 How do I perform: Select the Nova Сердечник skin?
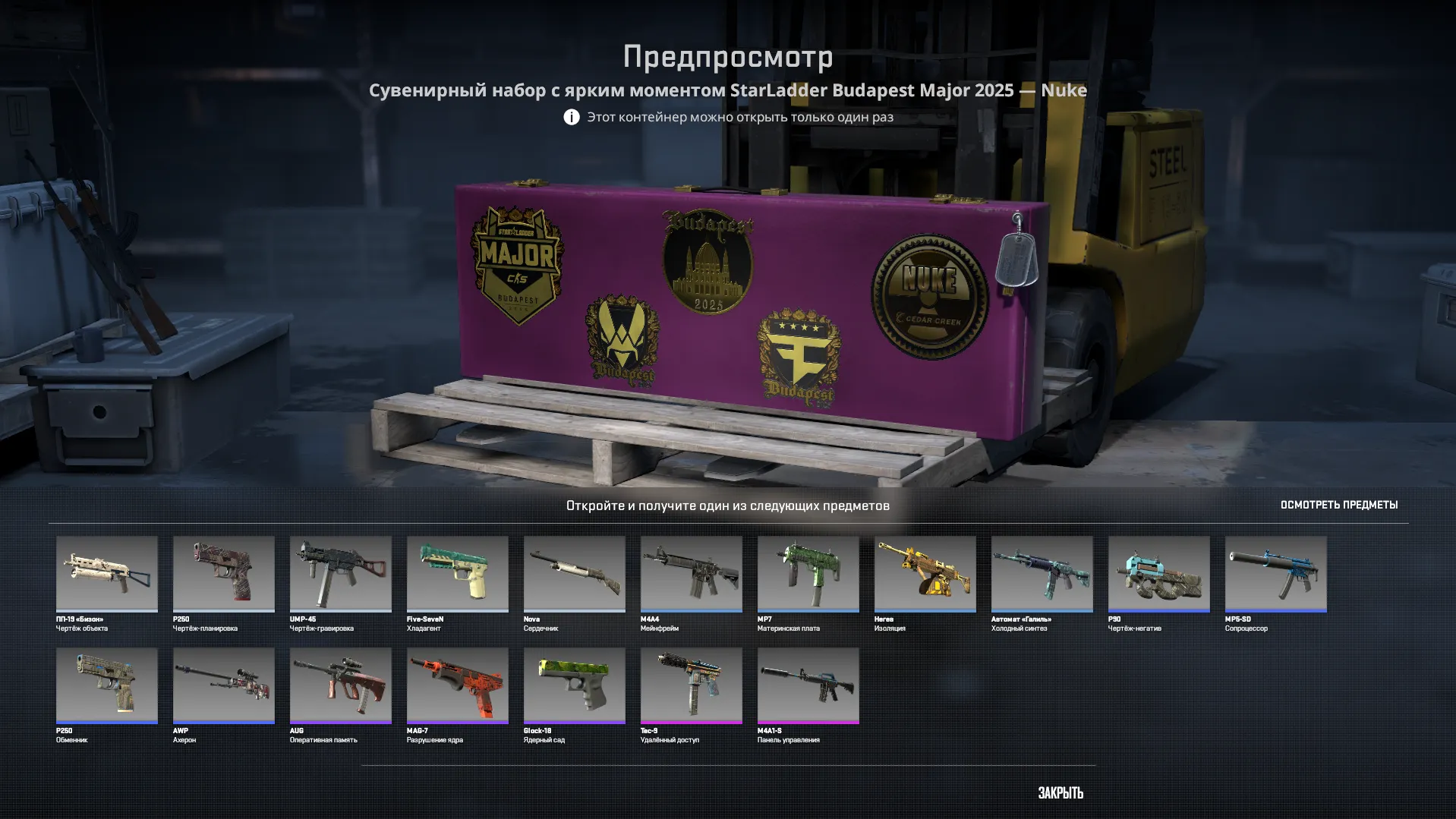coord(574,575)
